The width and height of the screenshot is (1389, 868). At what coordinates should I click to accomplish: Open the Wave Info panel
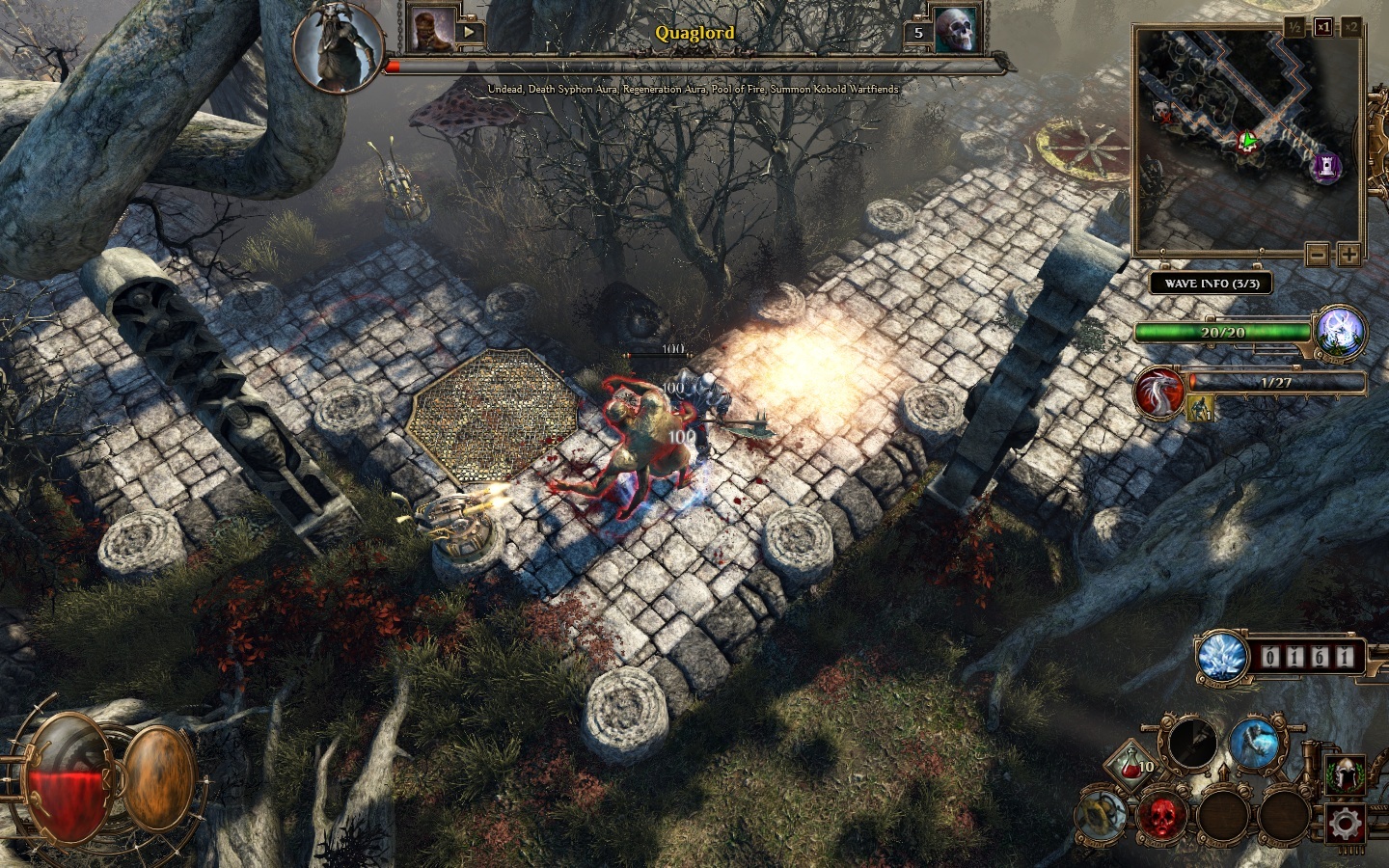point(1211,284)
